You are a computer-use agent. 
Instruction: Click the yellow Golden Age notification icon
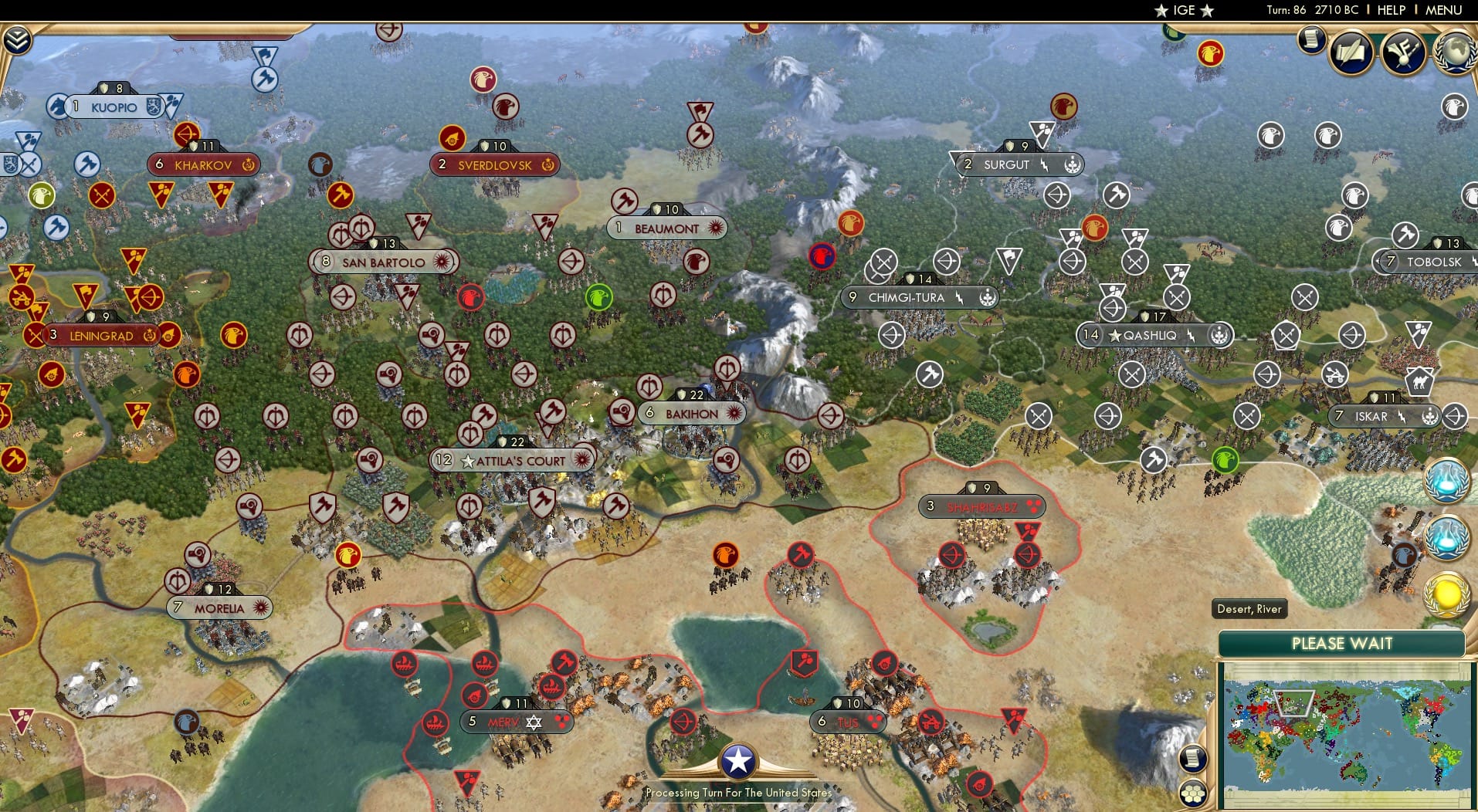pos(1448,594)
